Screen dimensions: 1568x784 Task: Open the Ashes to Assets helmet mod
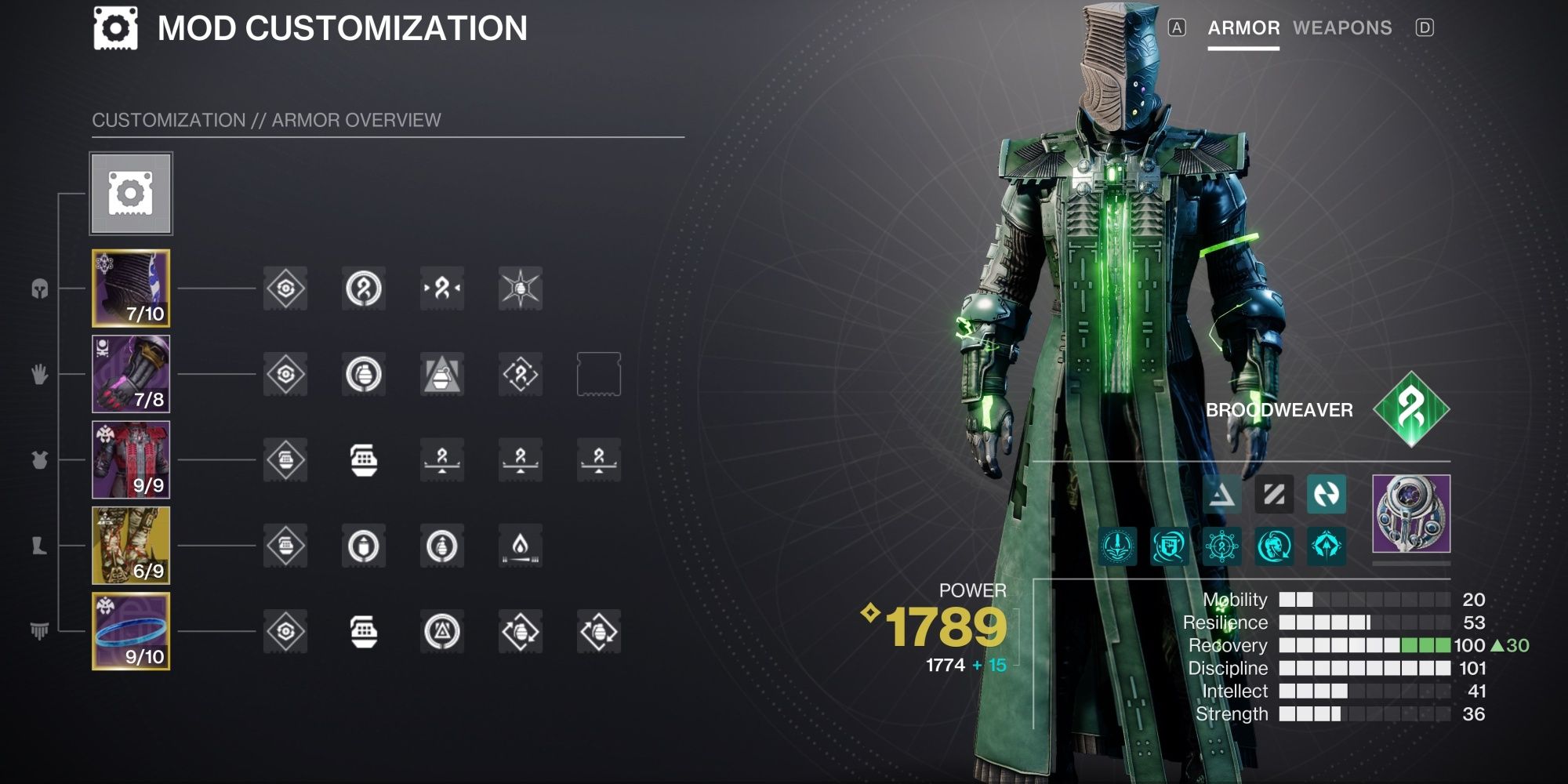click(521, 289)
